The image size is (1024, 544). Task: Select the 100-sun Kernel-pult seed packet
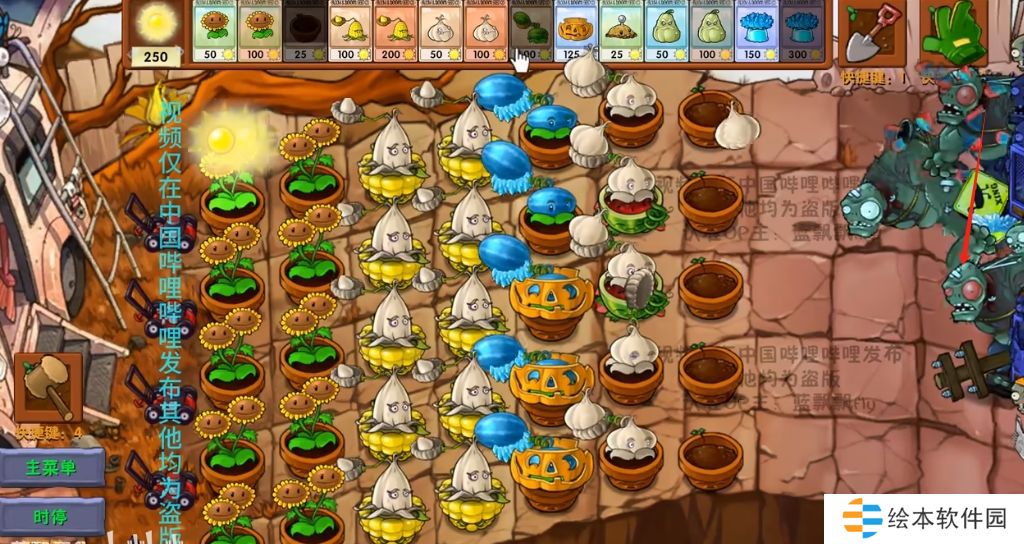[x=350, y=32]
